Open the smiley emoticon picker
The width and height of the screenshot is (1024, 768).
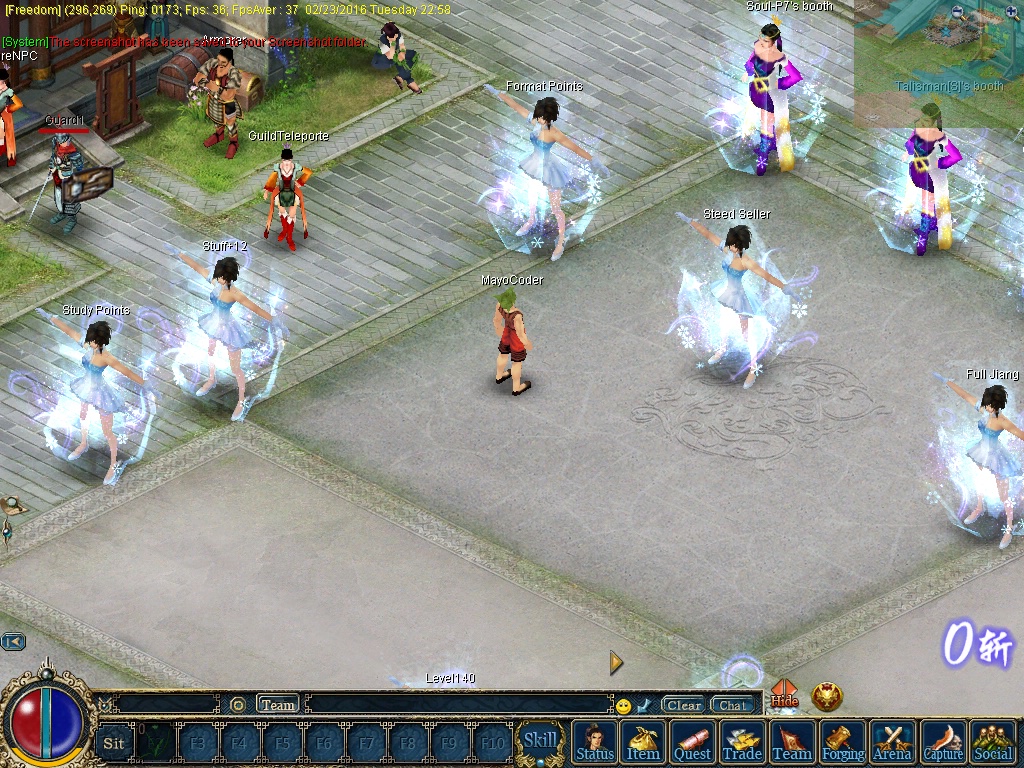pos(624,706)
